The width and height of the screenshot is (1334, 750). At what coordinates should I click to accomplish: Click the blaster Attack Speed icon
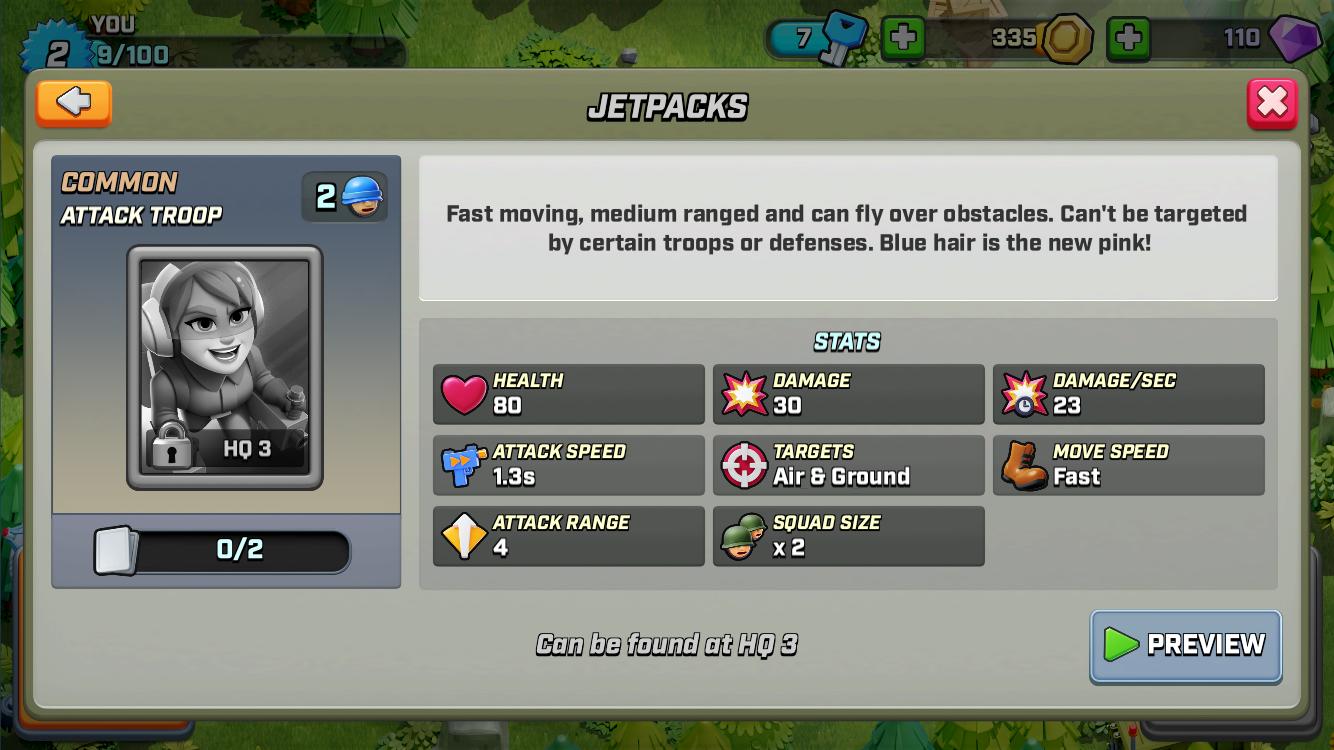point(463,464)
